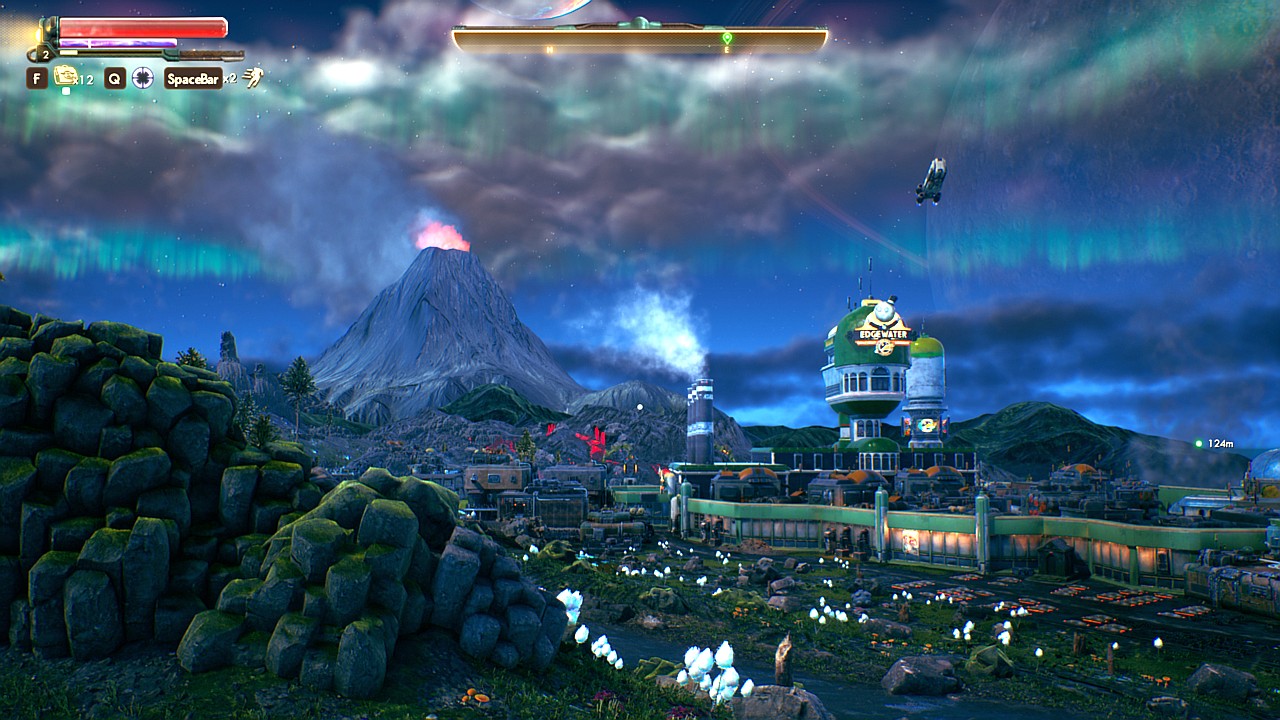Screen dimensions: 1280x720
Task: Click the running figure dodge icon
Action: point(254,78)
